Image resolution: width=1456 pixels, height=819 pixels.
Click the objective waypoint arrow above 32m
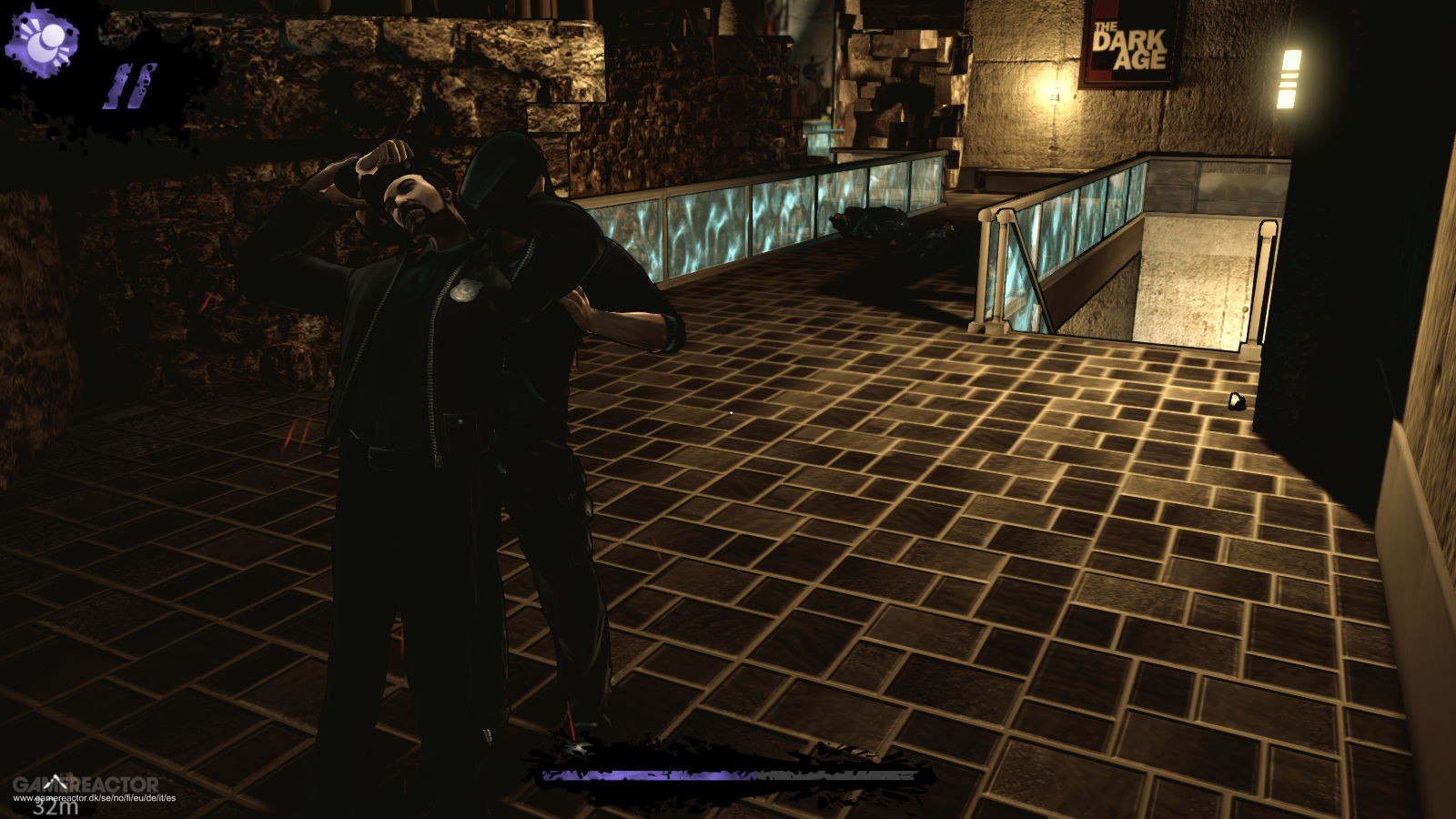point(56,782)
